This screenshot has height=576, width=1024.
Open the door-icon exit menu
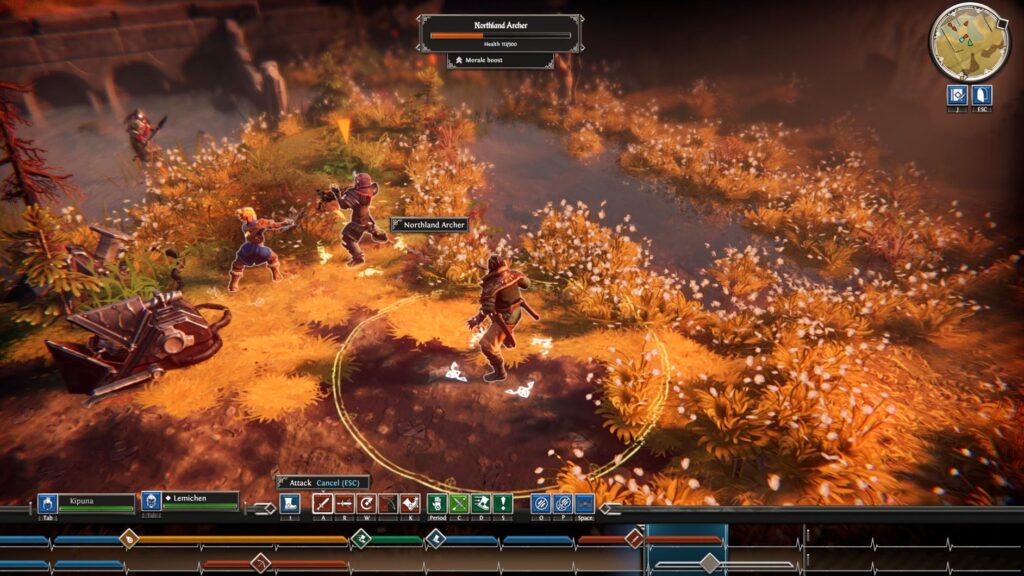click(982, 94)
